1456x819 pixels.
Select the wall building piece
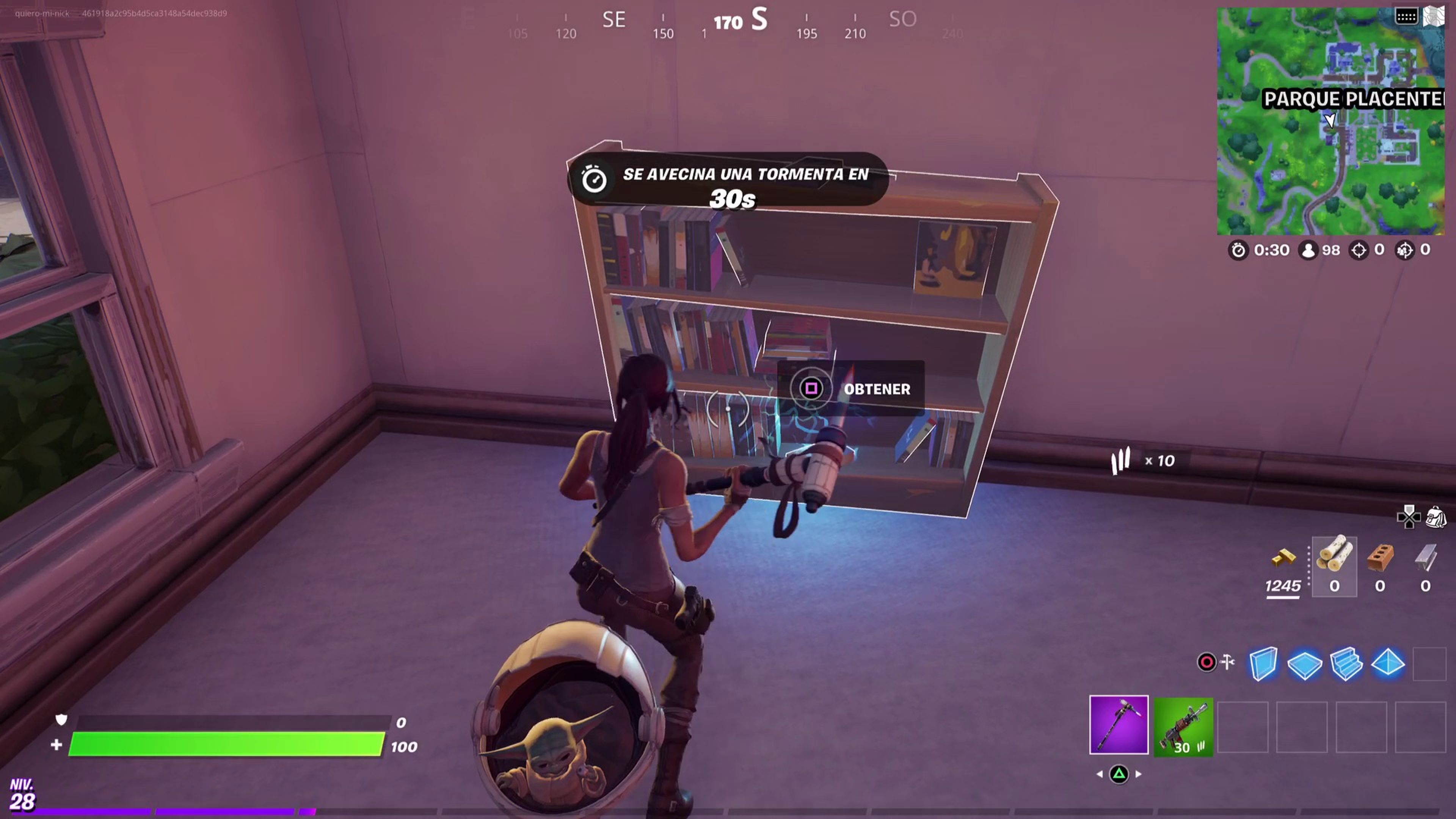point(1264,665)
